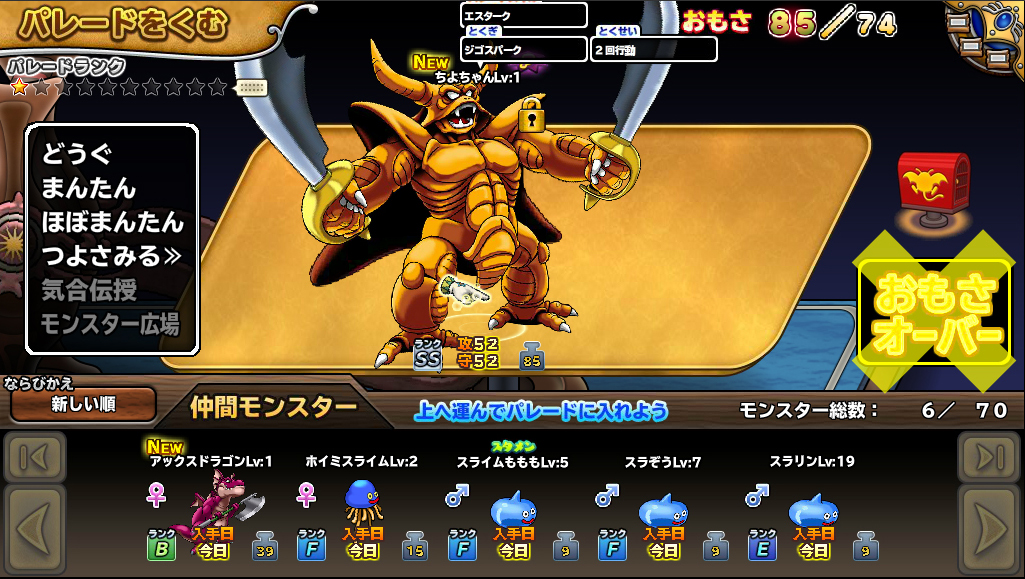Go to next monster list page
This screenshot has height=579, width=1025.
click(988, 527)
